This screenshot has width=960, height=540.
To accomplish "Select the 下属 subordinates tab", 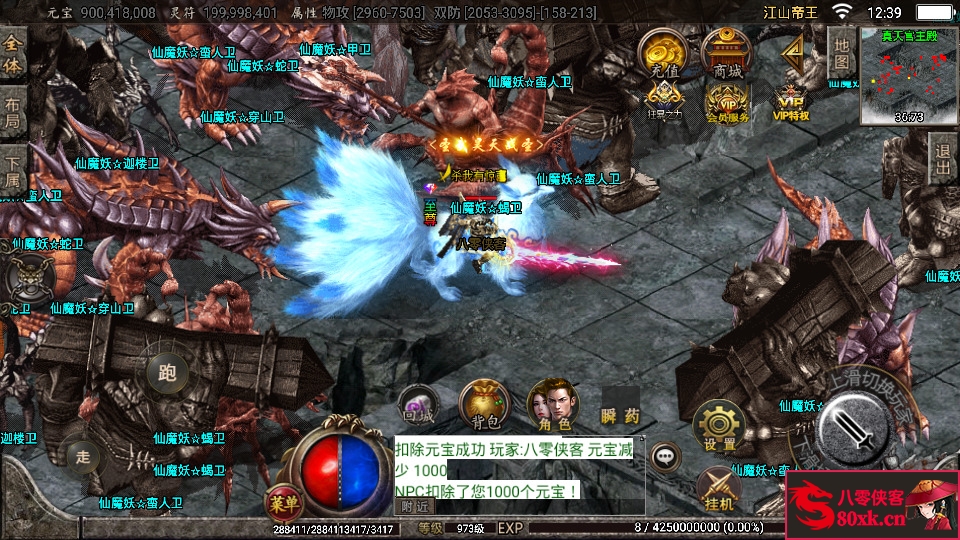I will point(13,172).
